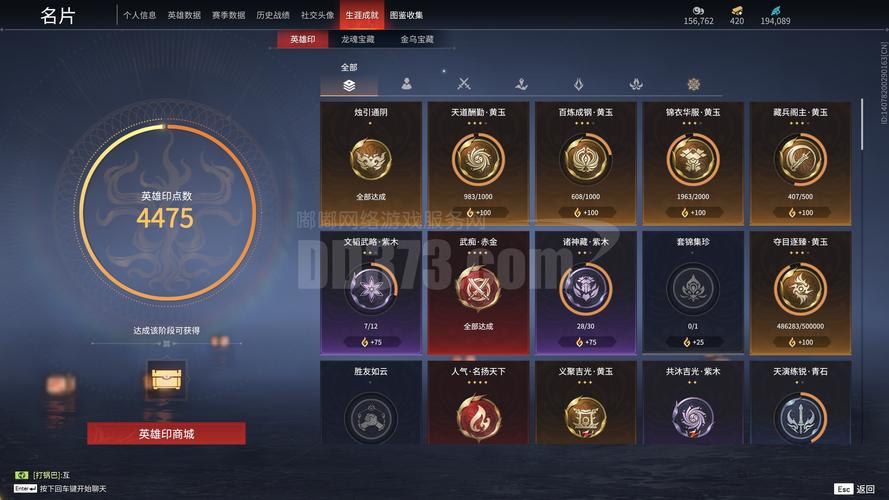889x500 pixels.
Task: Filter by the person silhouette category
Action: click(406, 85)
